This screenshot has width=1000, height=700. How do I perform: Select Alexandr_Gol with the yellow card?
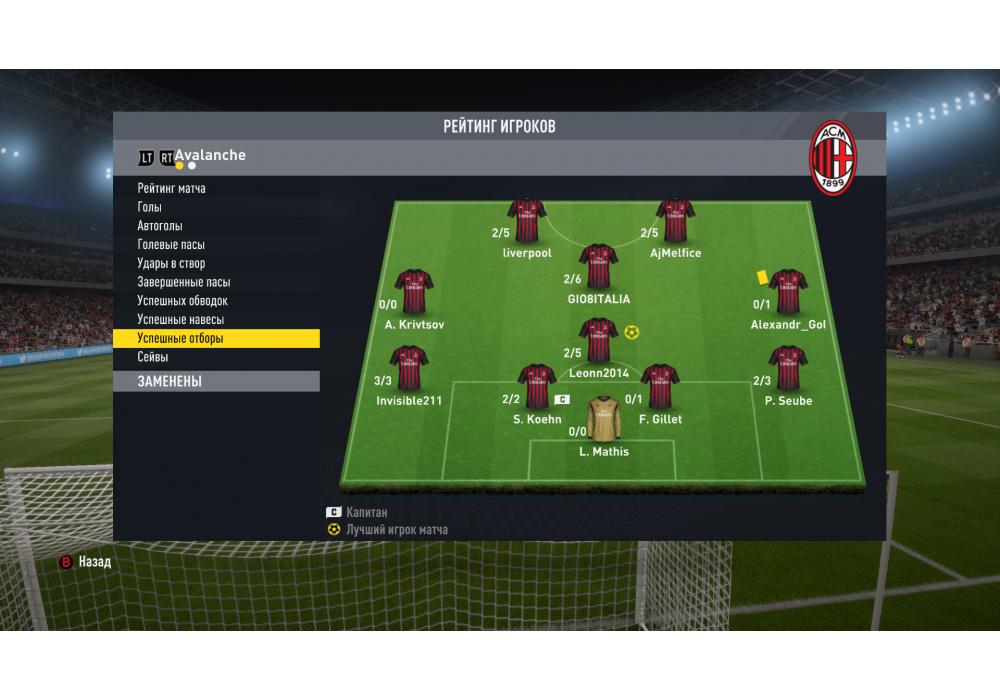click(x=788, y=291)
